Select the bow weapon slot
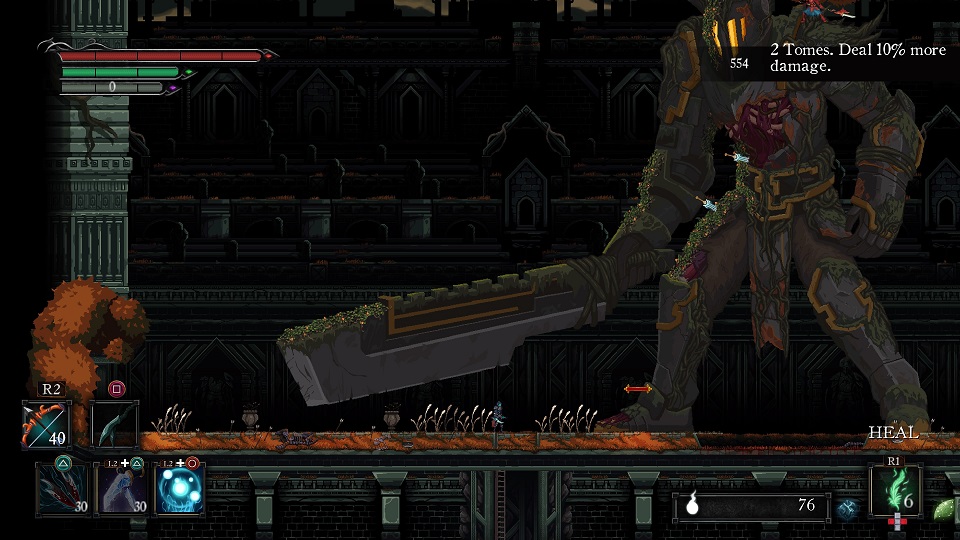Screen dimensions: 960x540 pos(46,424)
